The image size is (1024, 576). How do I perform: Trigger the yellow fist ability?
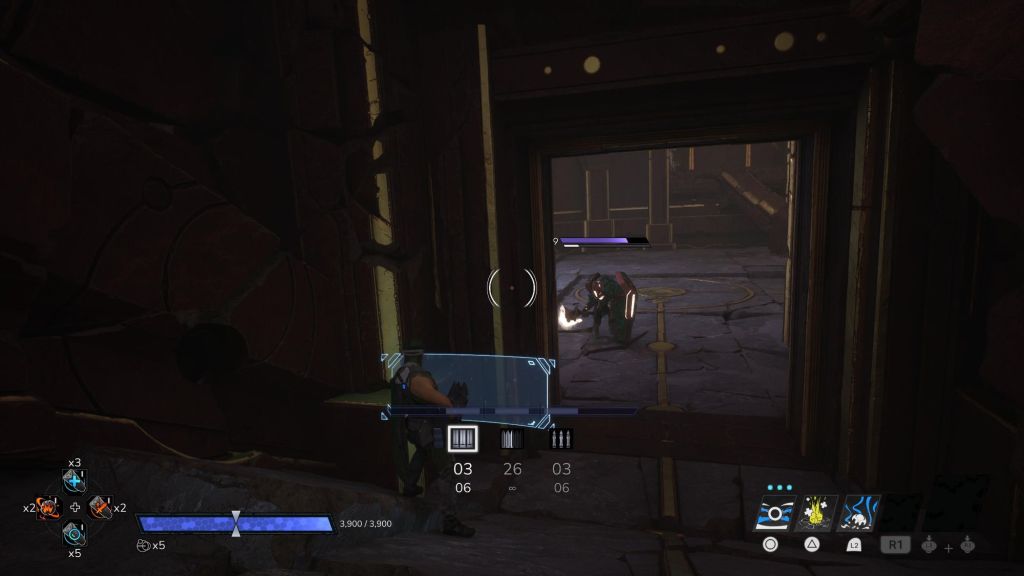pyautogui.click(x=816, y=513)
